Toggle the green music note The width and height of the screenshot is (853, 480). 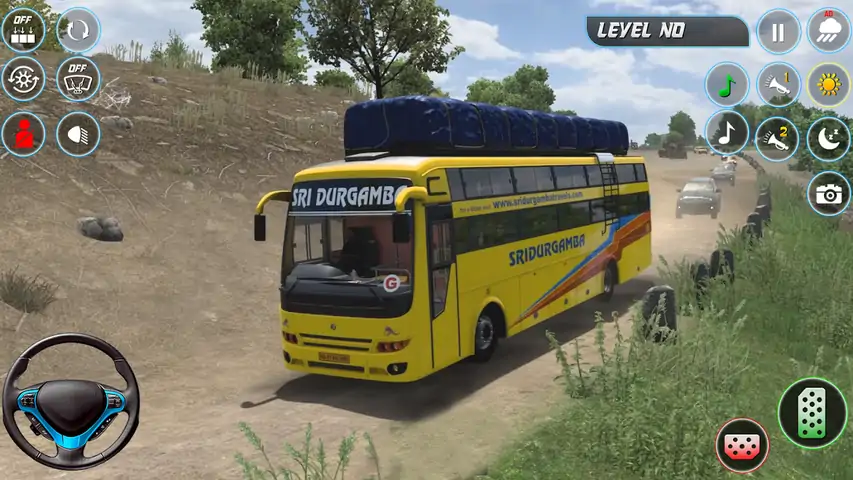coord(727,85)
